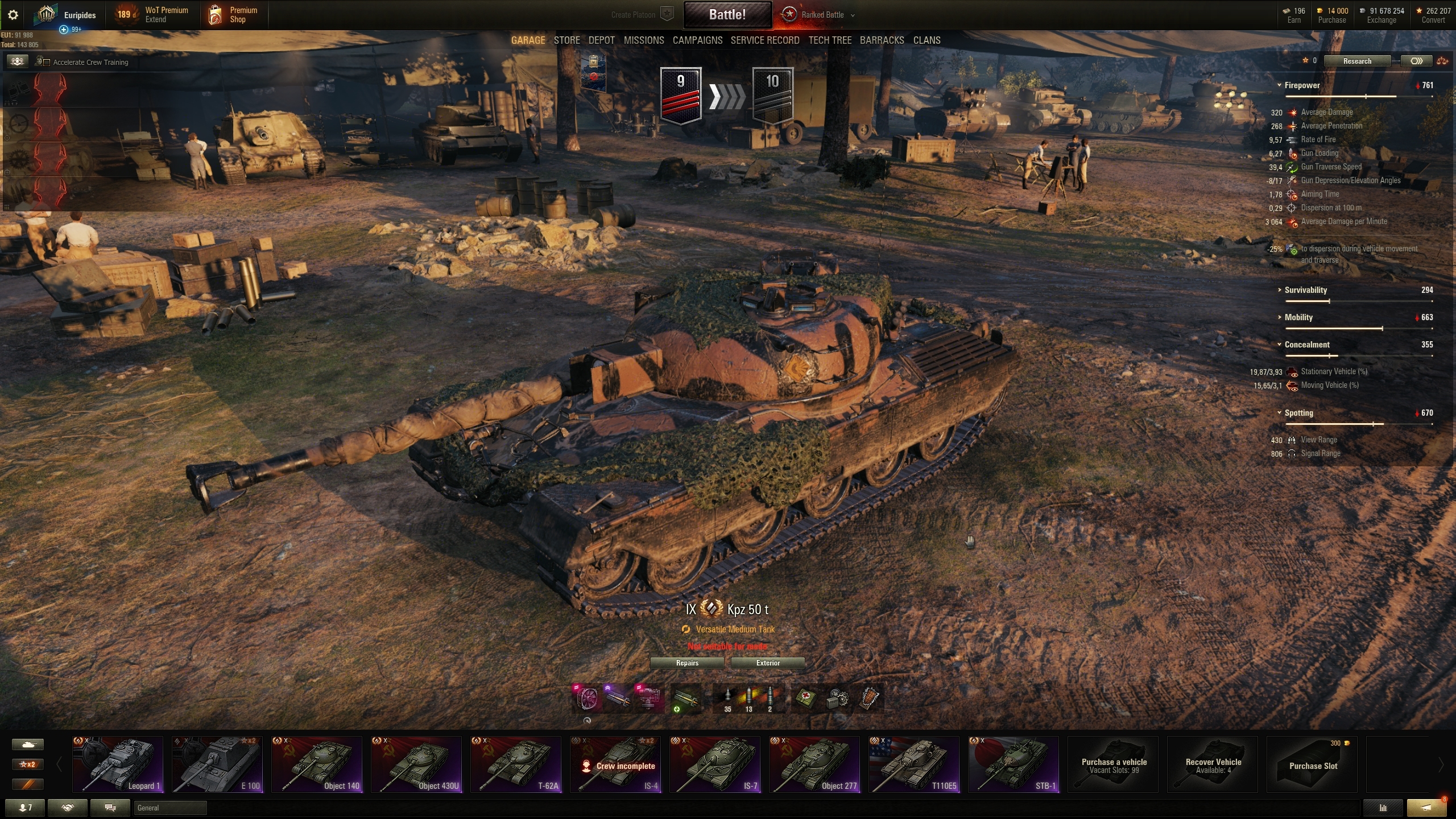This screenshot has height=819, width=1456.
Task: Open the Clans tab
Action: click(926, 40)
